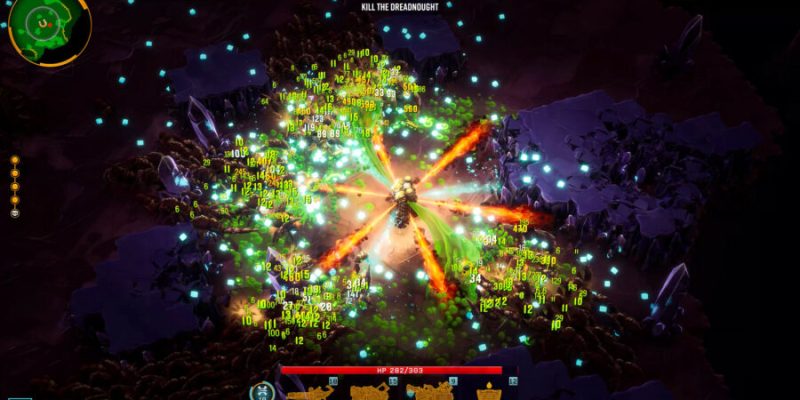Select the turret-shaped weapon icon
The image size is (800, 400).
point(489,391)
